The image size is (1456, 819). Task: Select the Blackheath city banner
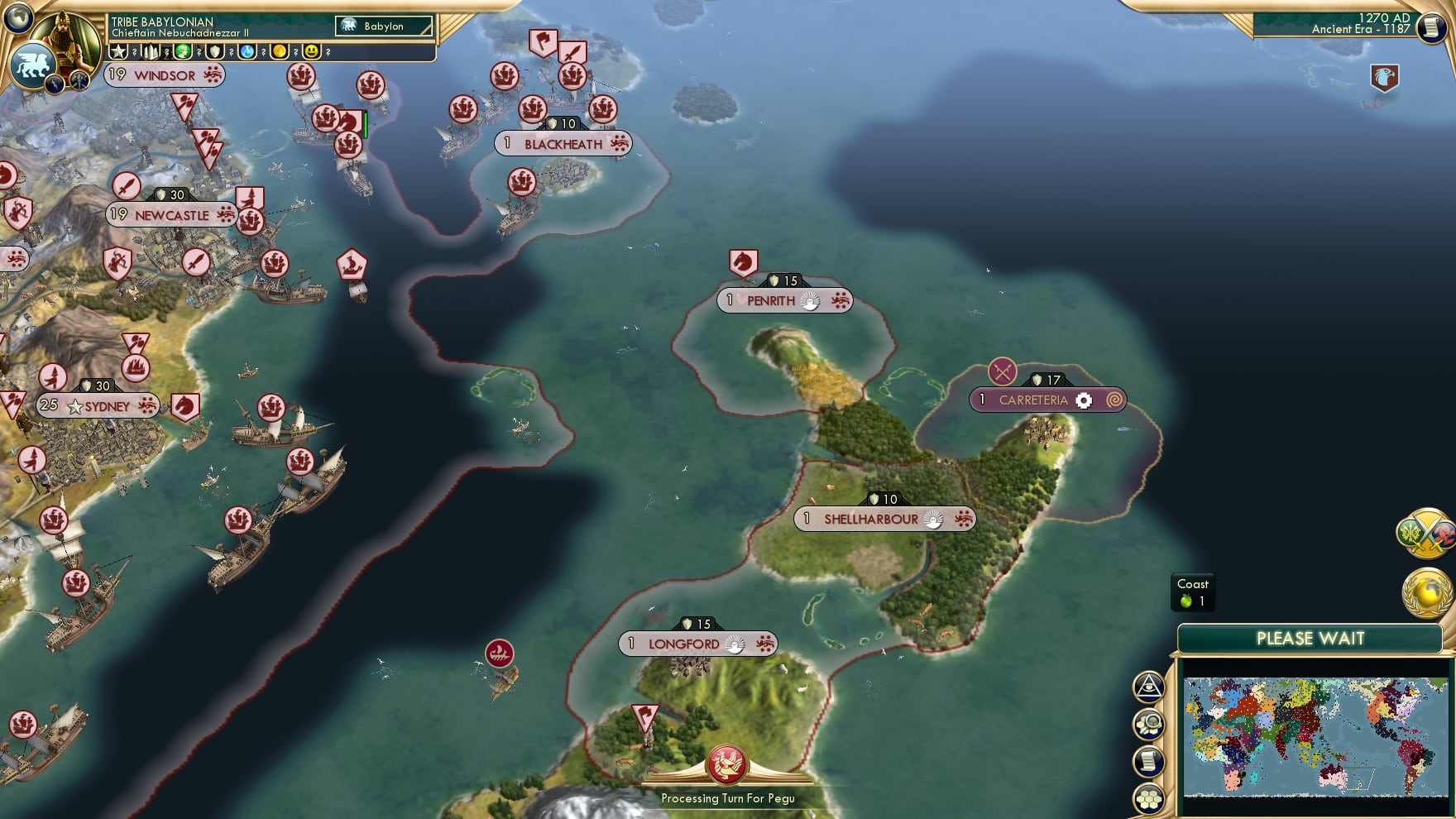(563, 144)
